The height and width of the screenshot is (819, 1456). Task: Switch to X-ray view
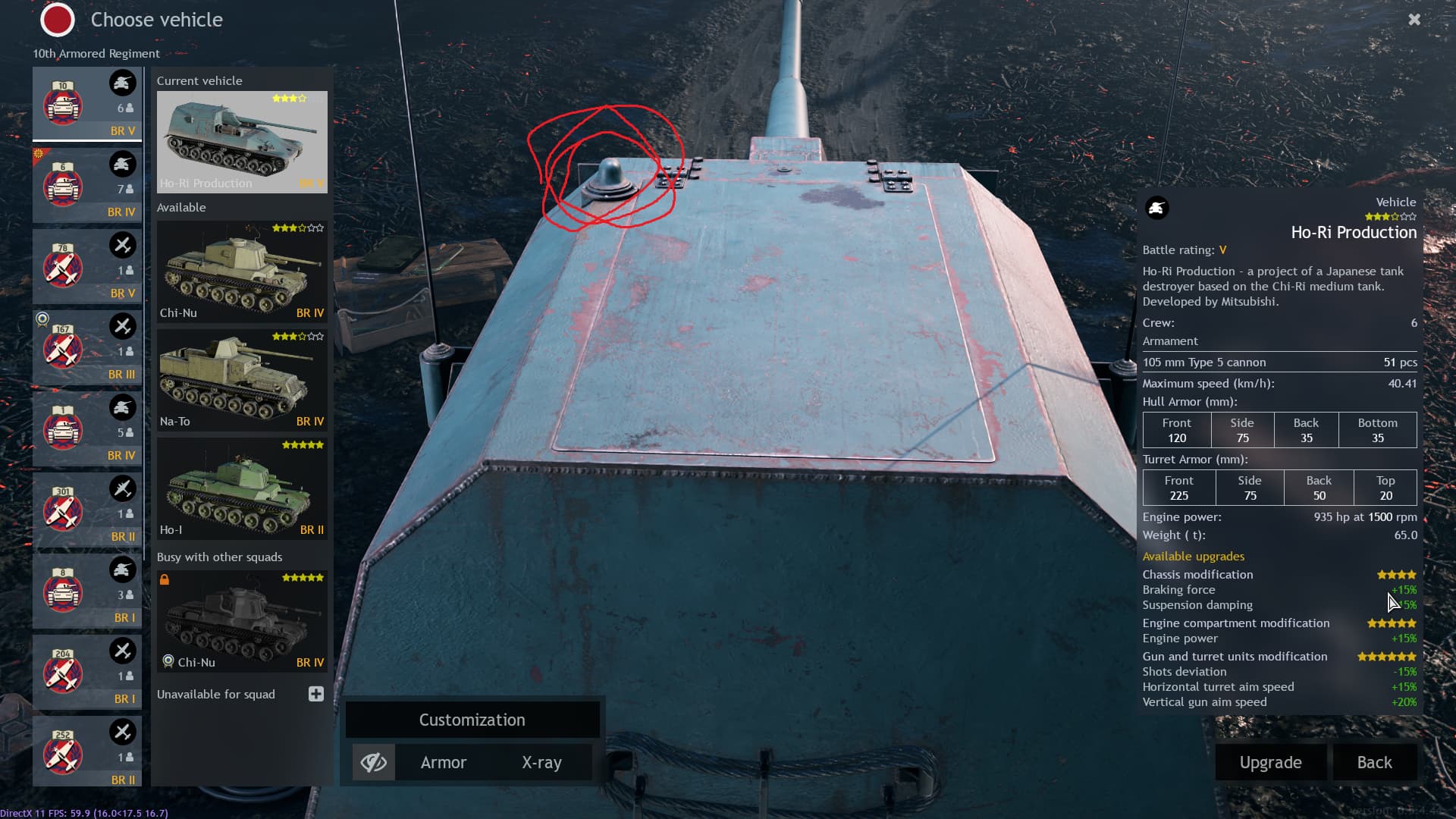[x=541, y=762]
